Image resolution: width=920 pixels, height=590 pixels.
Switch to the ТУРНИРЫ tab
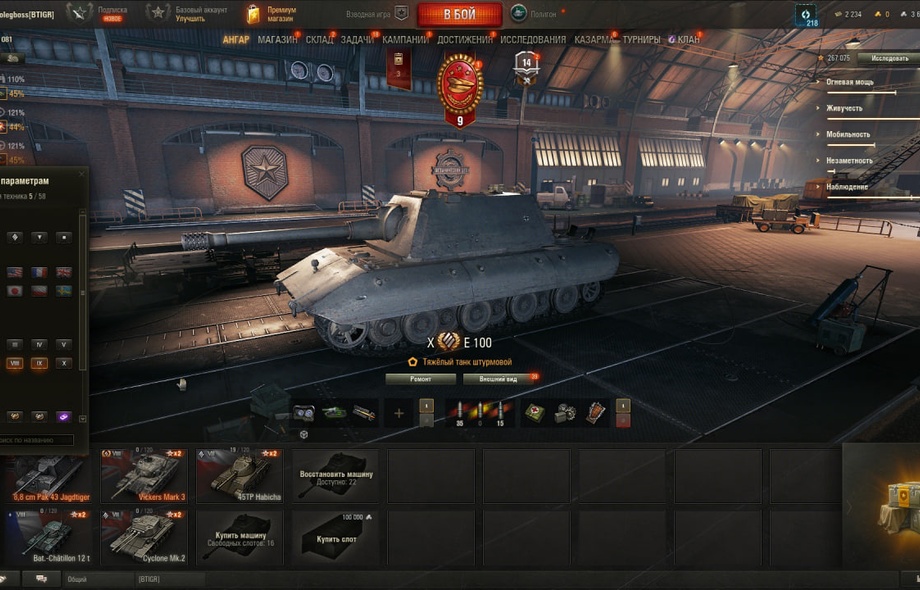[641, 40]
